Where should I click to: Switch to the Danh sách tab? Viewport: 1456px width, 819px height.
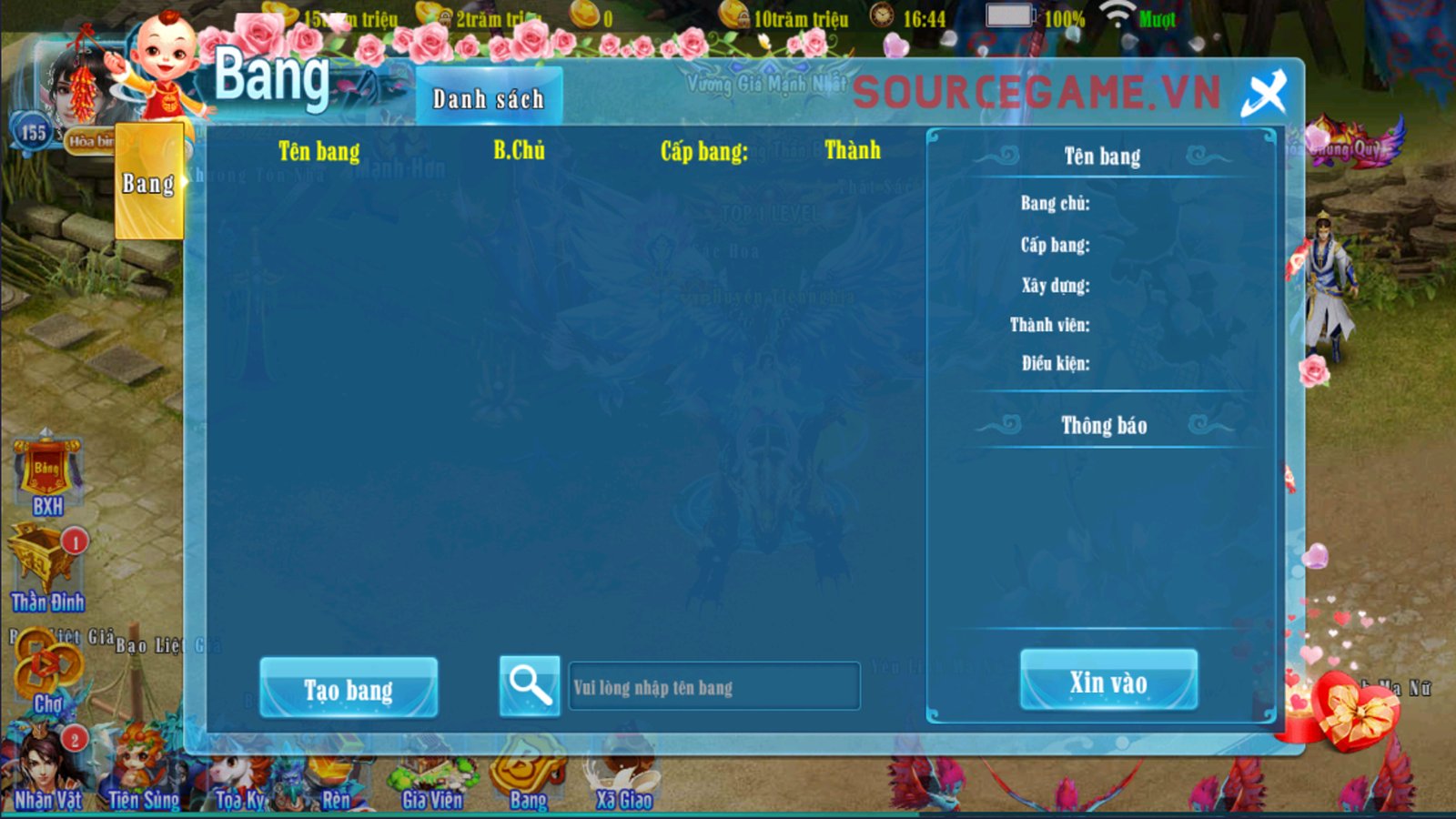point(489,97)
